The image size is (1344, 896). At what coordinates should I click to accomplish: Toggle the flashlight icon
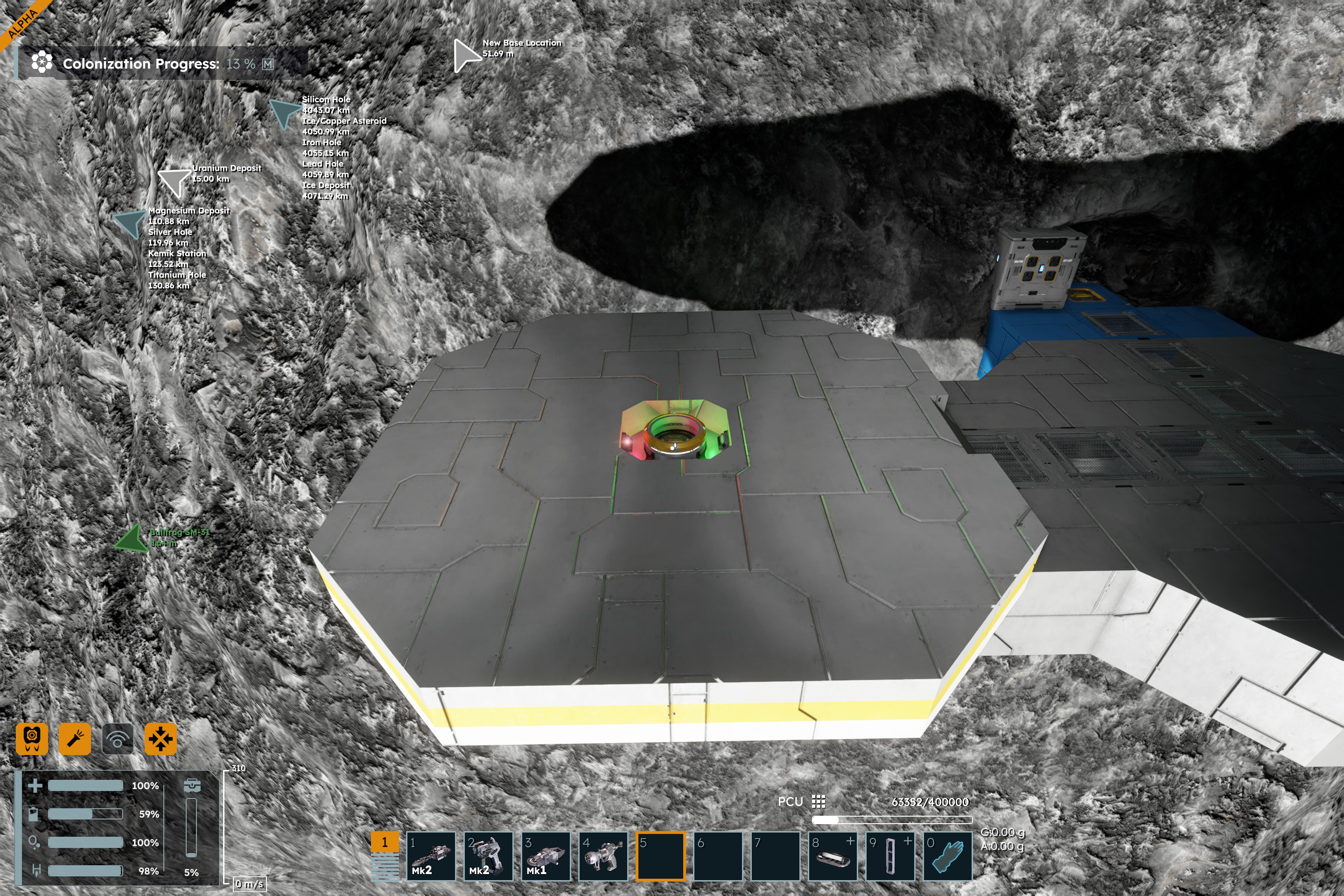click(x=75, y=739)
